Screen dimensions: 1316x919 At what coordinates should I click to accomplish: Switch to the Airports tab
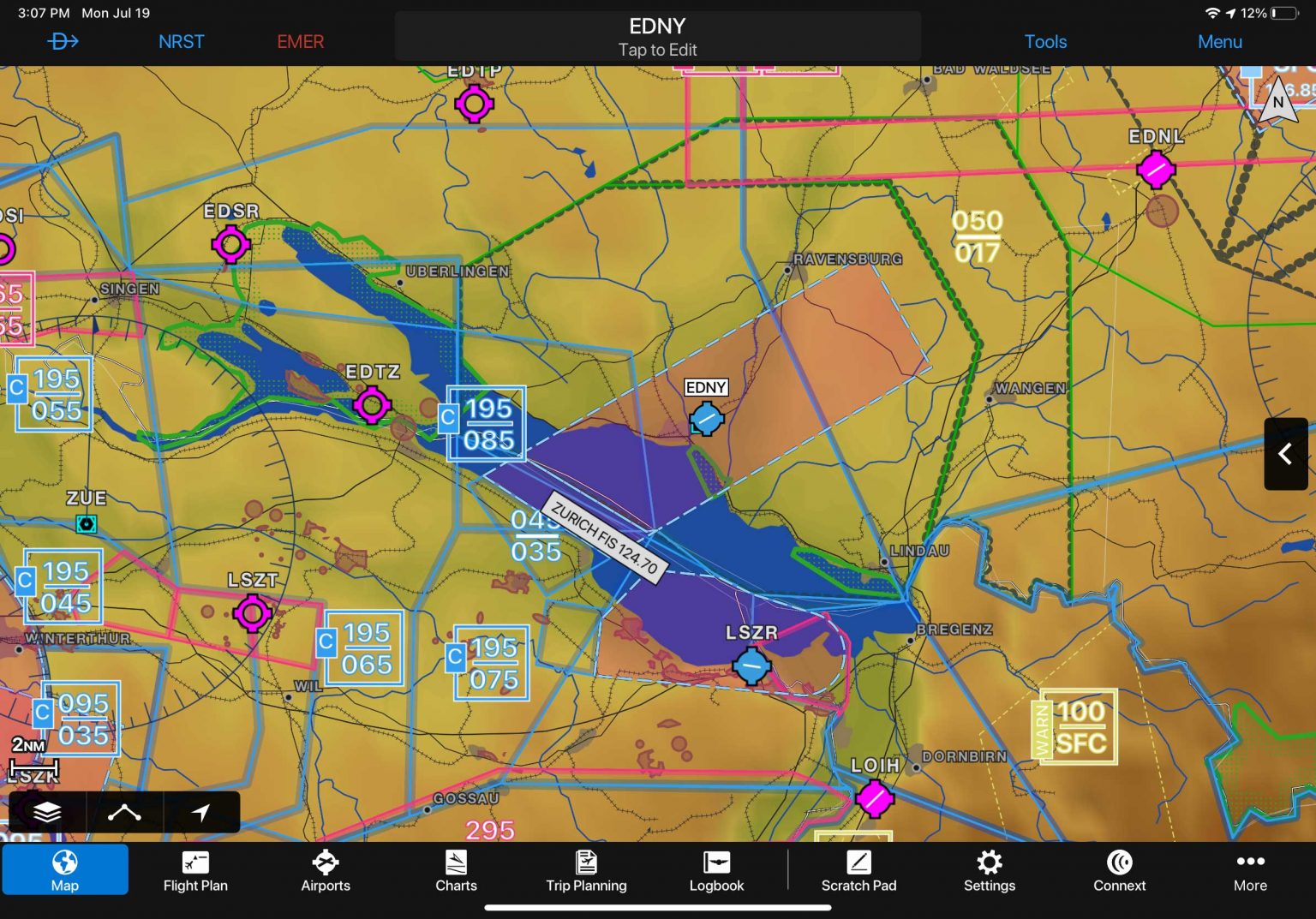coord(326,869)
